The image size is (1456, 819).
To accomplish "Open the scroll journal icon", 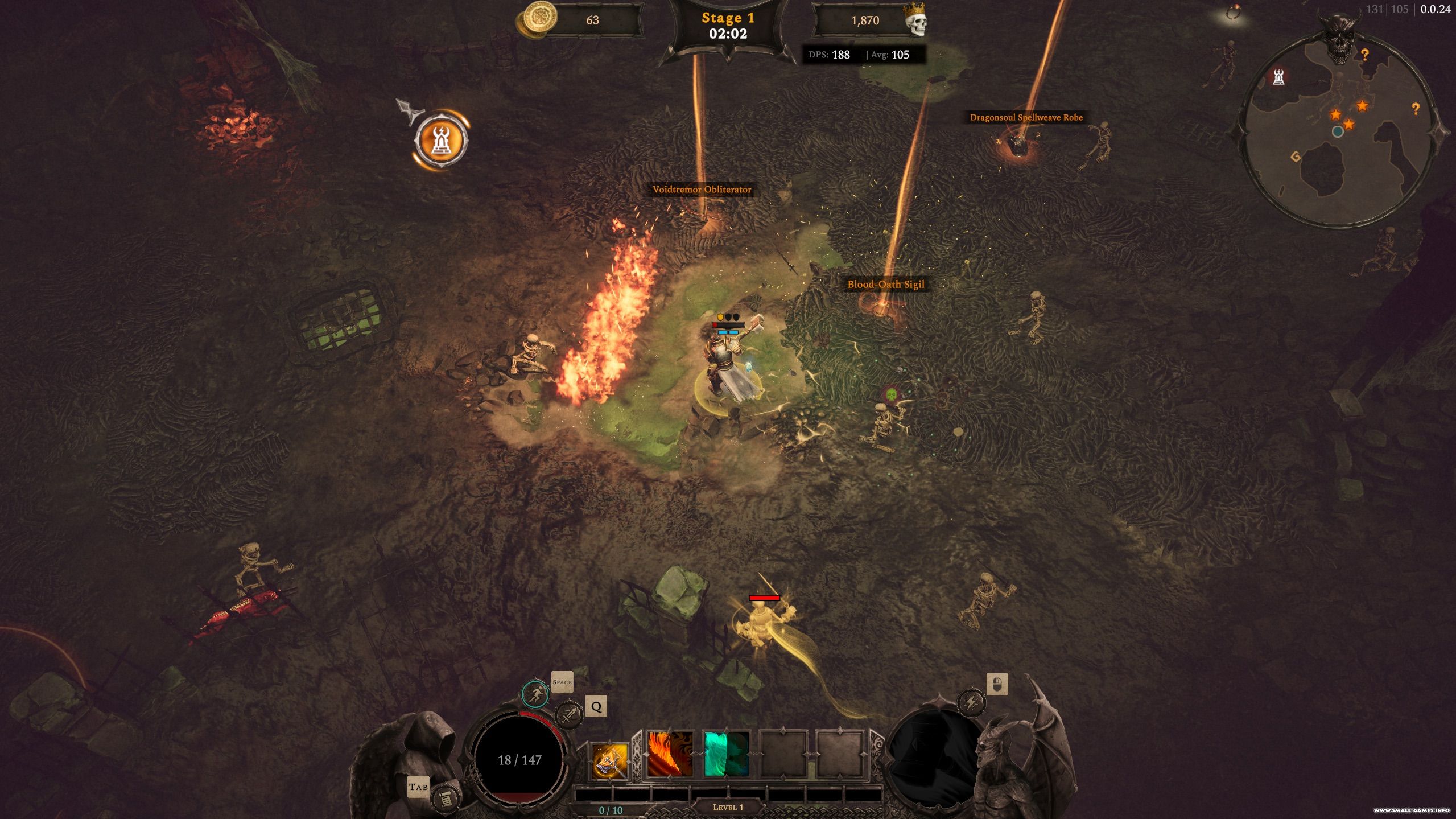I will 445,799.
